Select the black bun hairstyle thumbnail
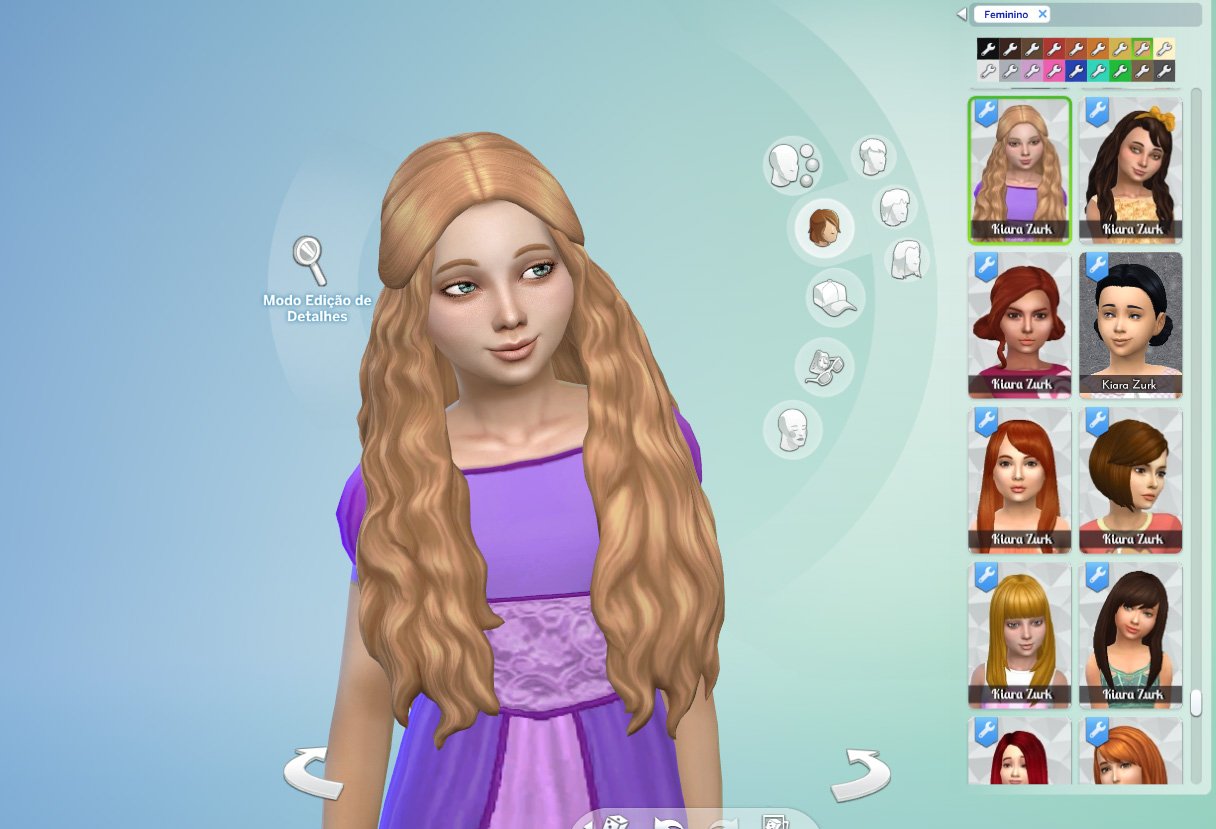The image size is (1216, 829). pos(1131,325)
